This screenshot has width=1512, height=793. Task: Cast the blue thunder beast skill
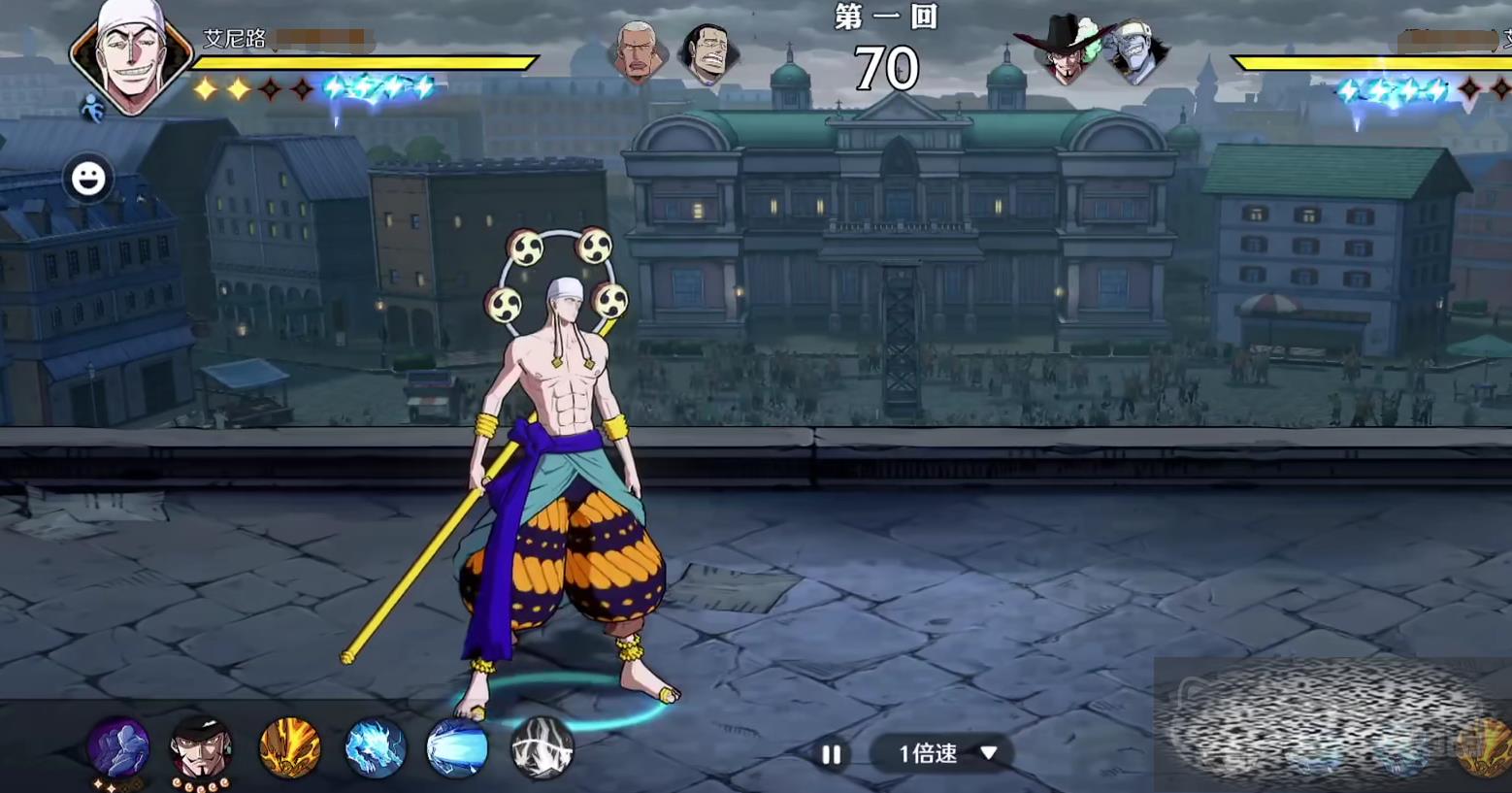coord(375,748)
